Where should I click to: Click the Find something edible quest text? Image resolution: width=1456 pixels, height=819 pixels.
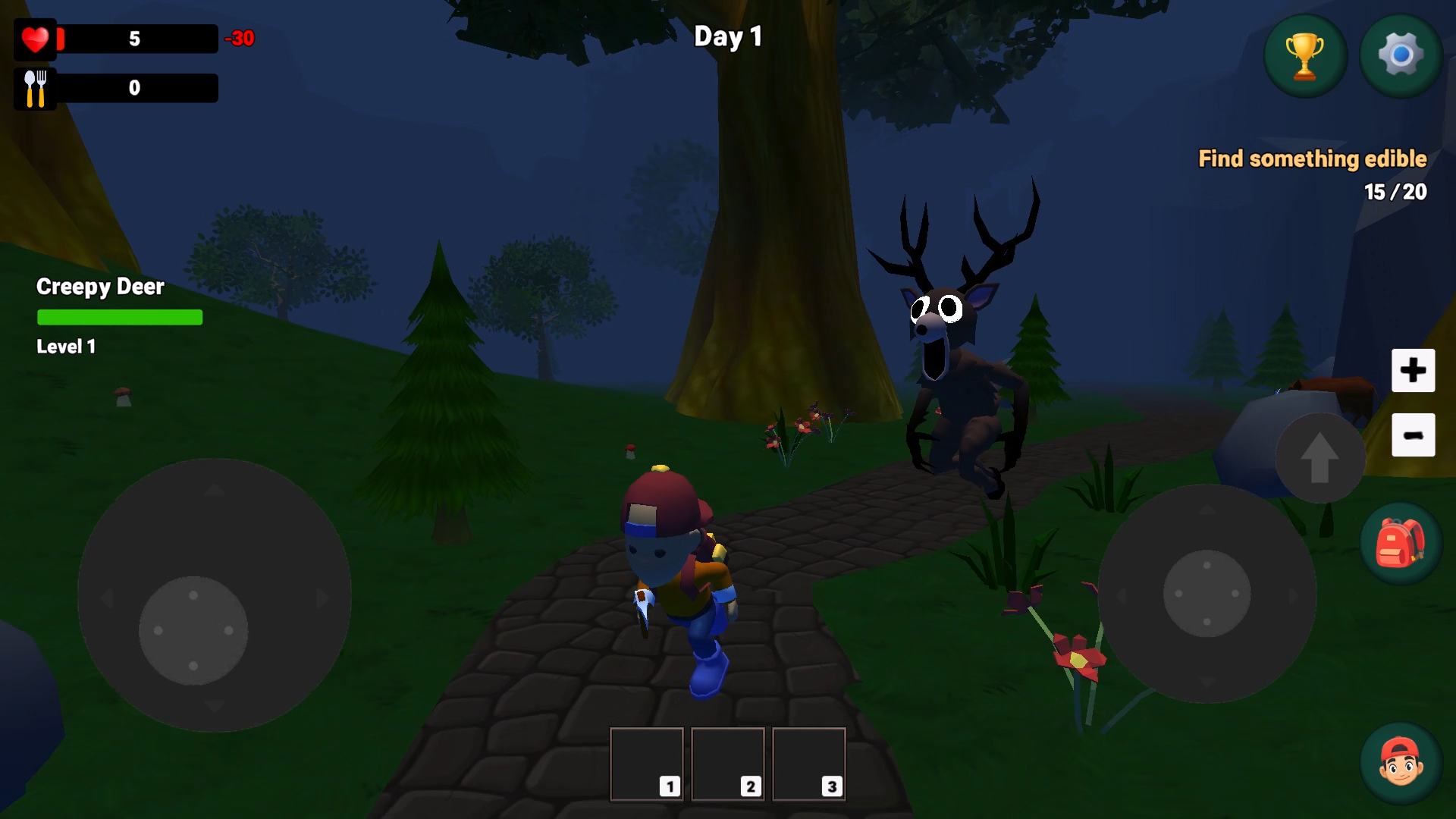click(x=1312, y=159)
